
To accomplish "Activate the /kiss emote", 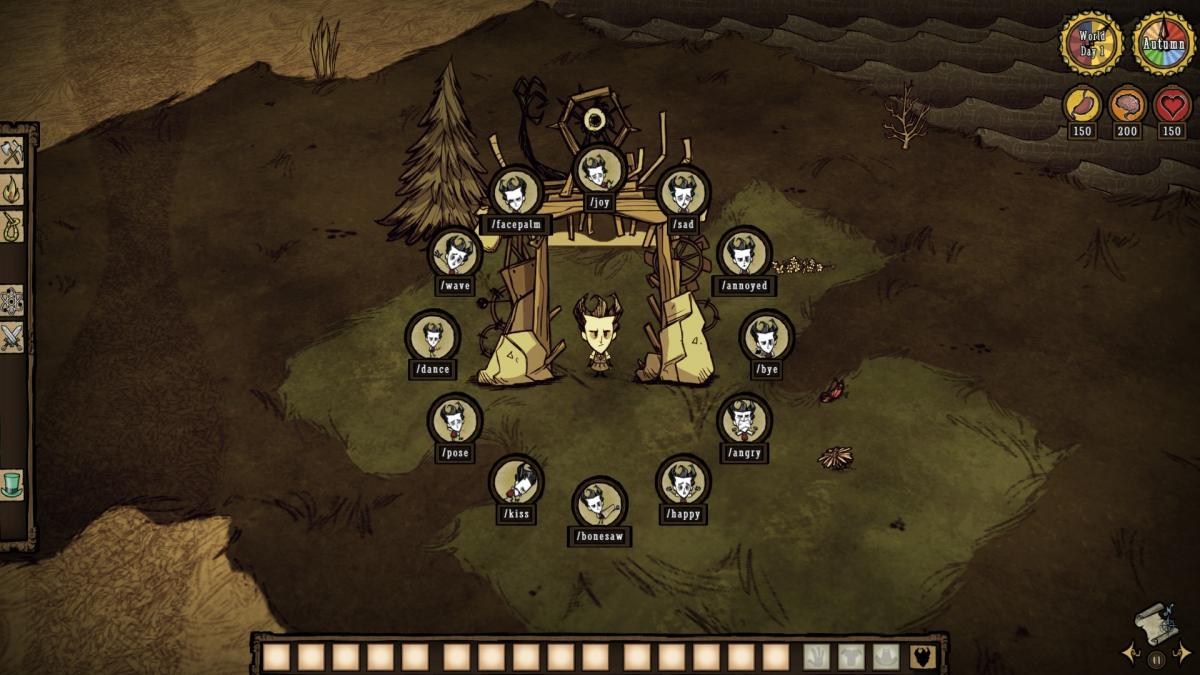I will pyautogui.click(x=516, y=483).
